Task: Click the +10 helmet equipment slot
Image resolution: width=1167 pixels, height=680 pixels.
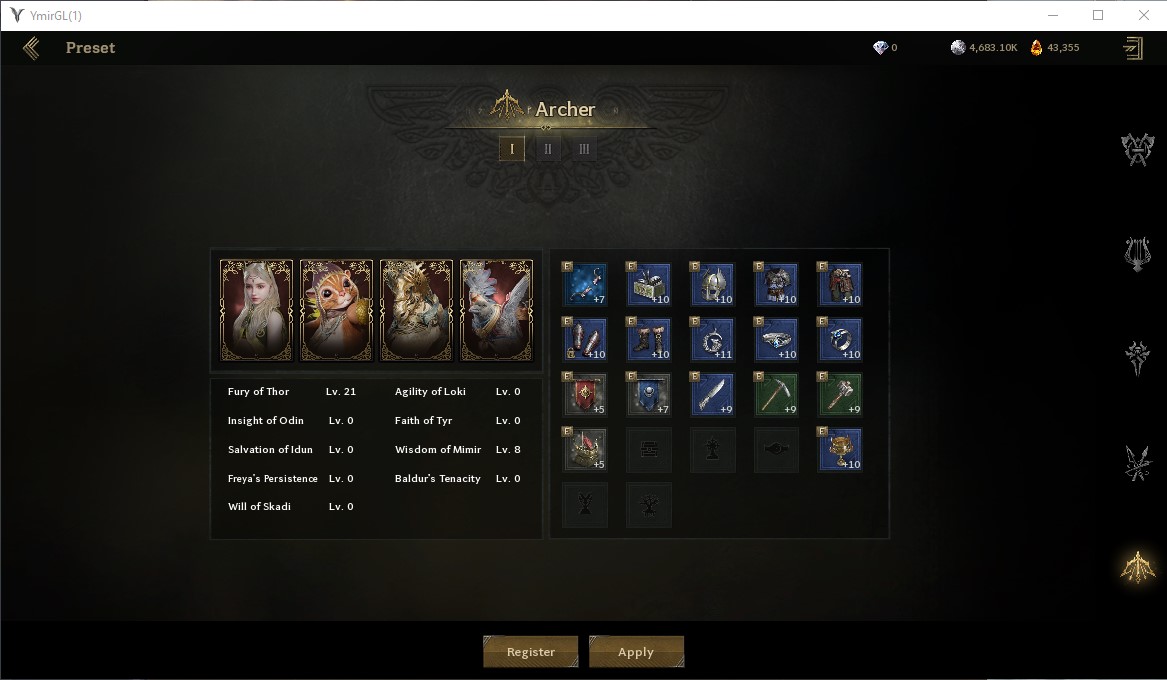Action: 713,285
